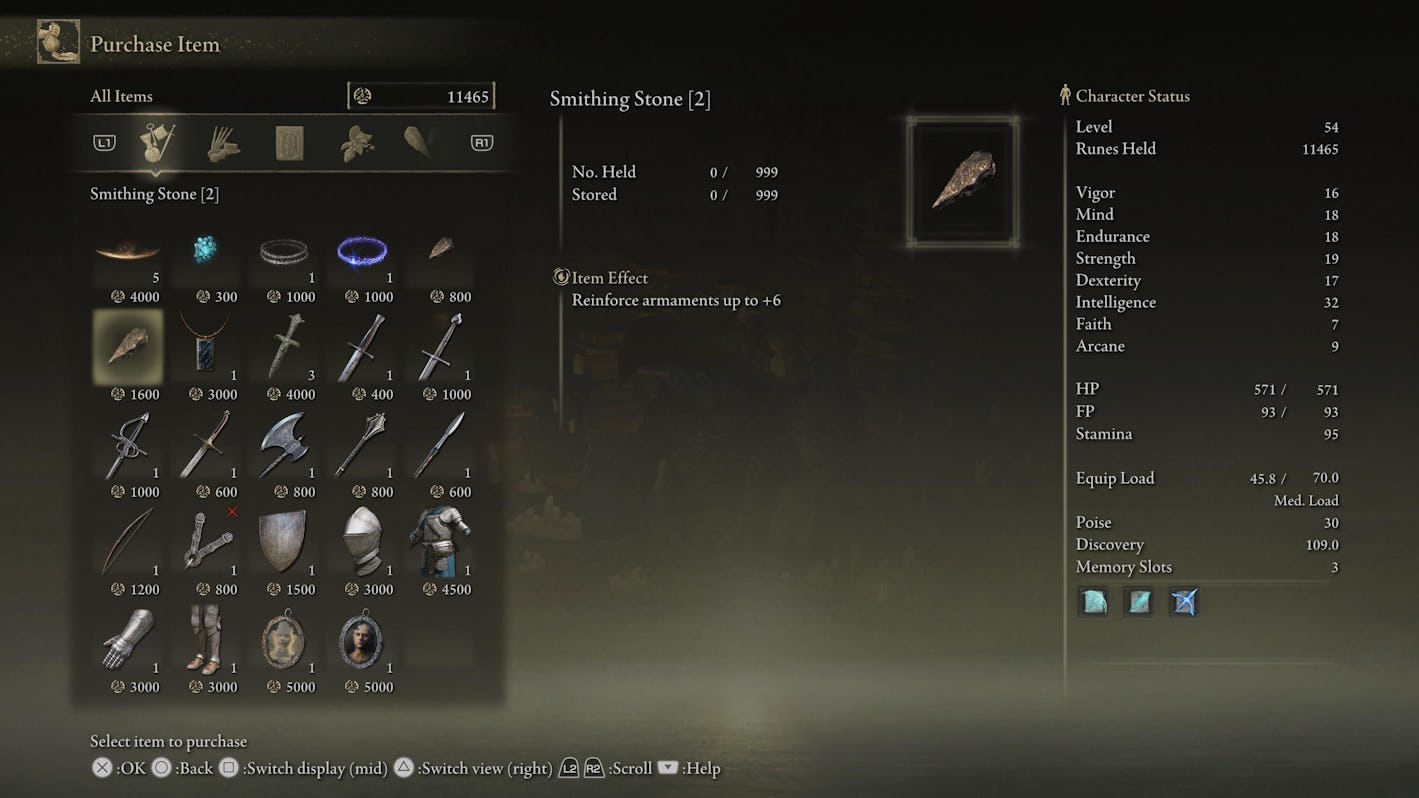This screenshot has height=798, width=1419.
Task: Click the rune currency icon beside 11465
Action: tap(363, 94)
